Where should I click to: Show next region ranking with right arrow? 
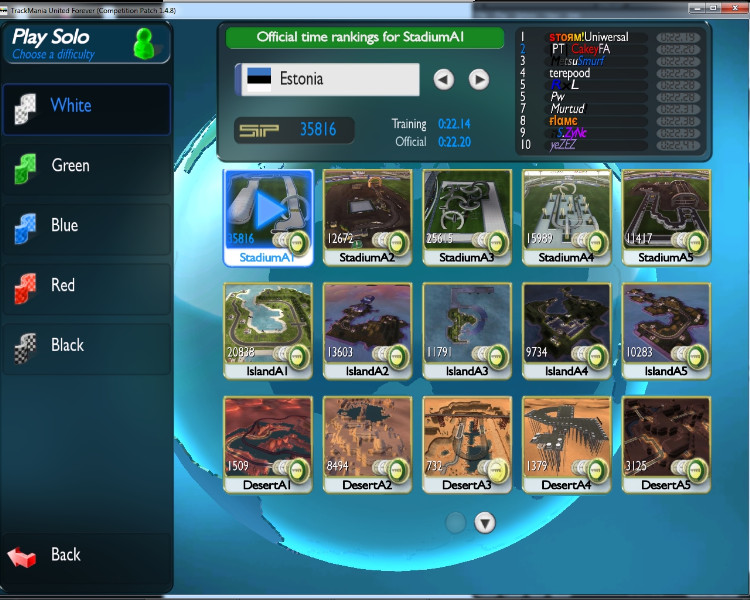(479, 79)
